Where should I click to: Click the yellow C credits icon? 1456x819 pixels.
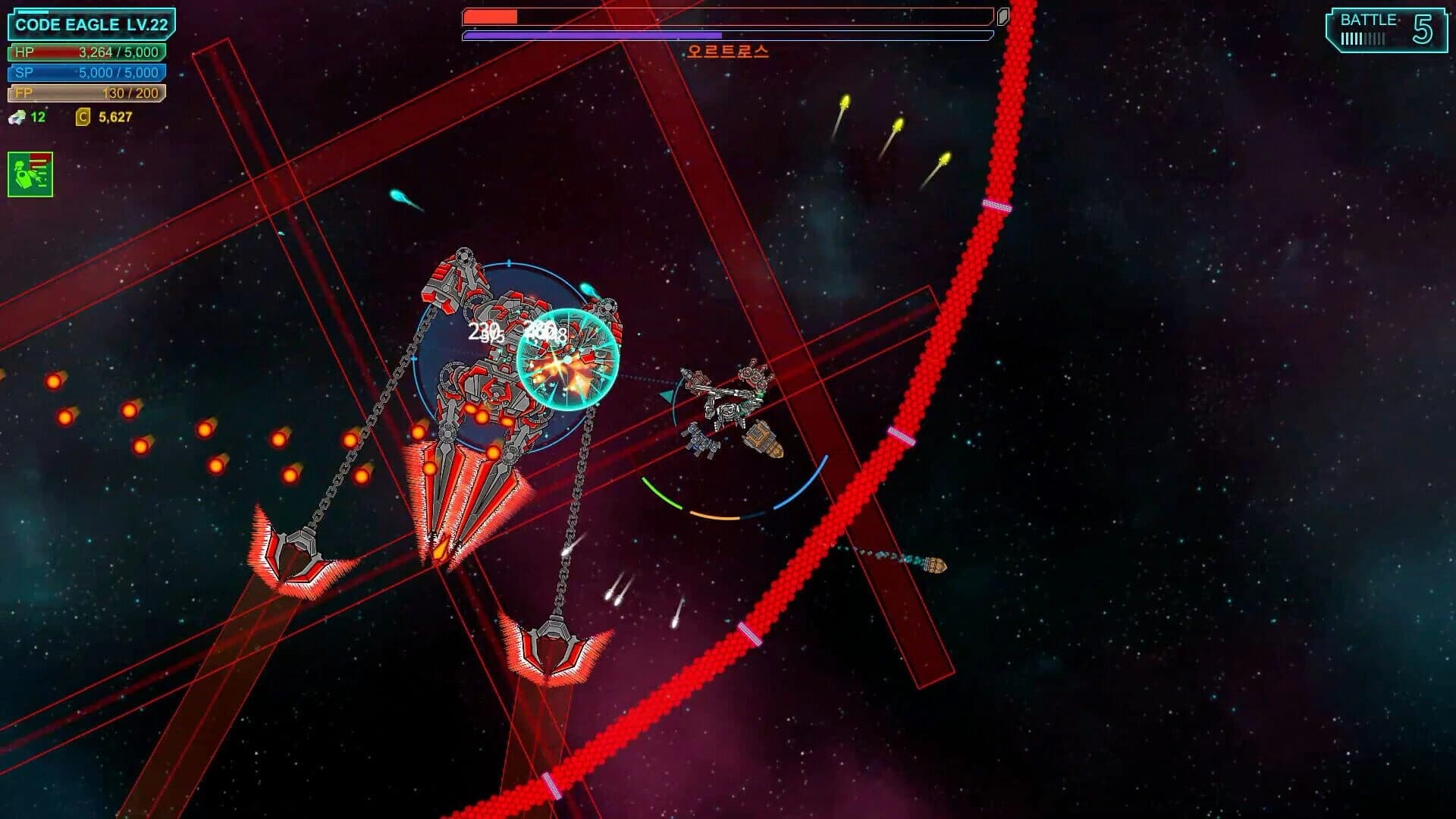pyautogui.click(x=82, y=118)
